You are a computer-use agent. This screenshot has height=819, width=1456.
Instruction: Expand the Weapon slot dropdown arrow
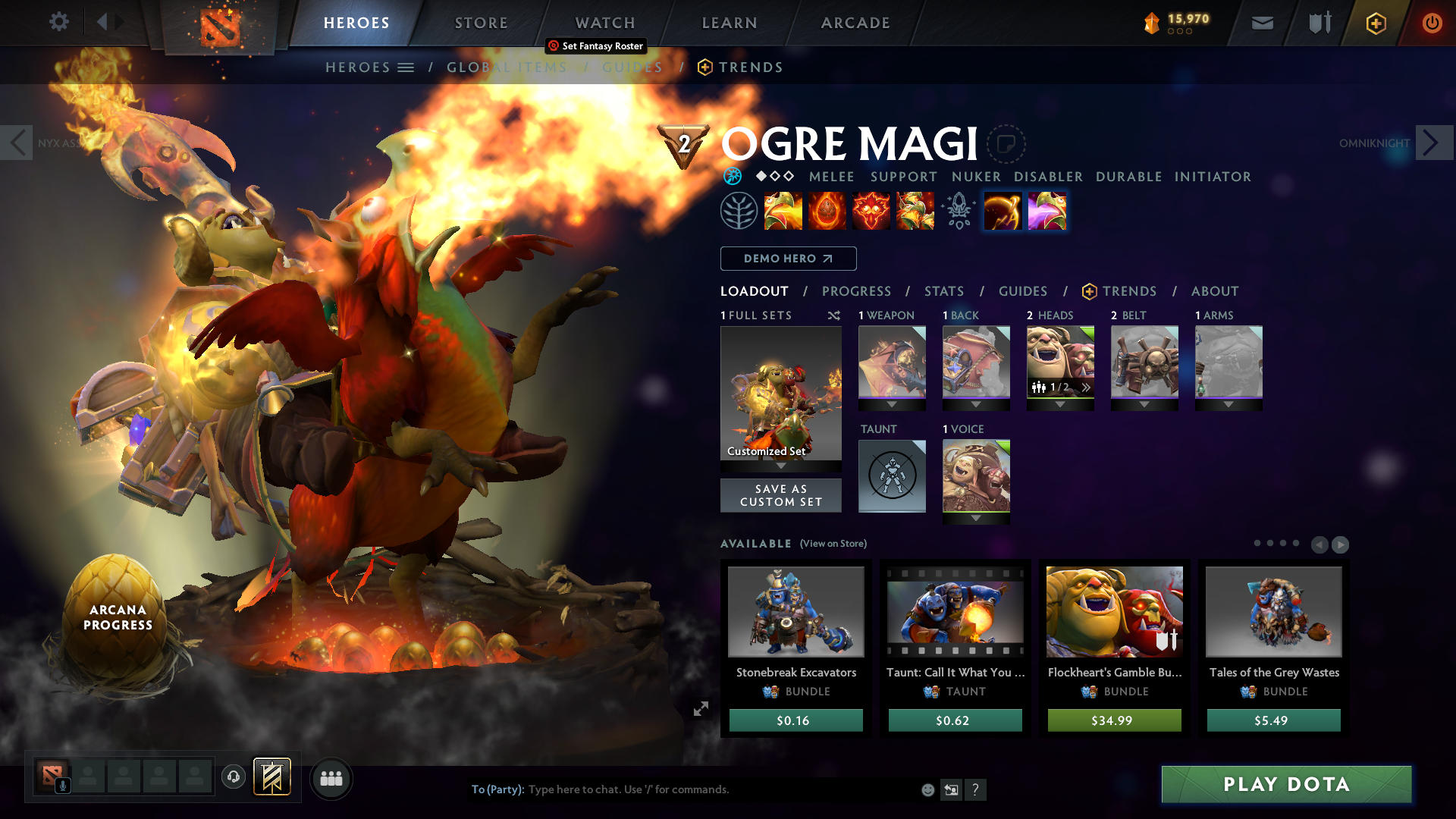click(892, 404)
